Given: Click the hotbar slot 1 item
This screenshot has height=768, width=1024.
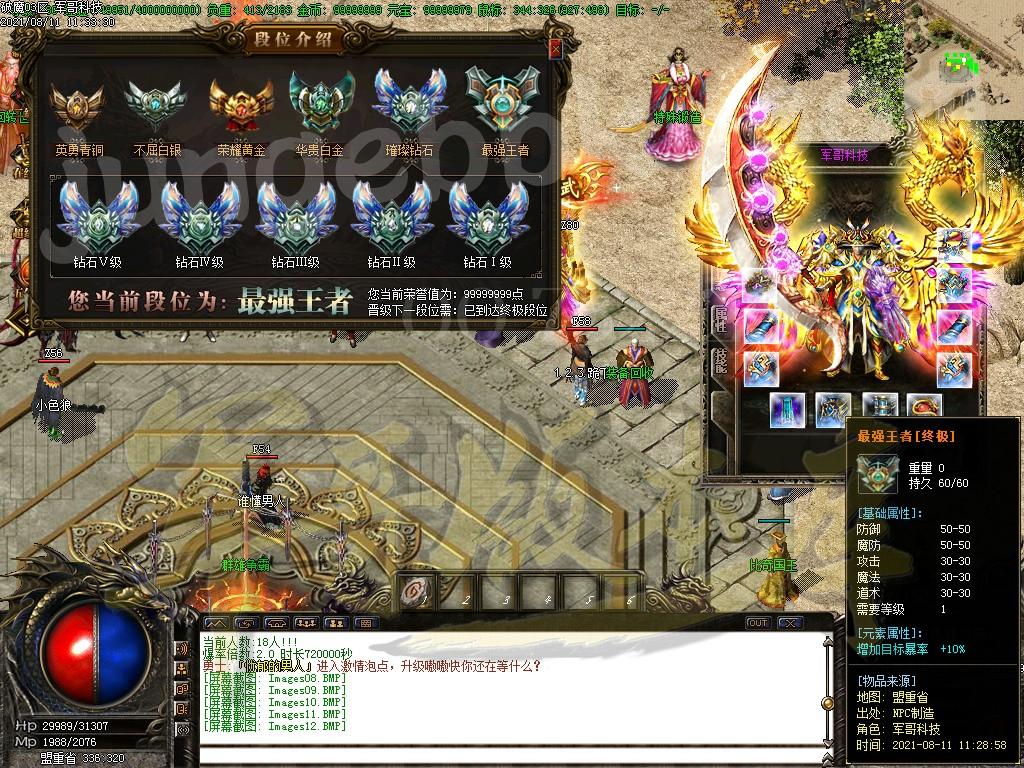Looking at the screenshot, I should 413,592.
